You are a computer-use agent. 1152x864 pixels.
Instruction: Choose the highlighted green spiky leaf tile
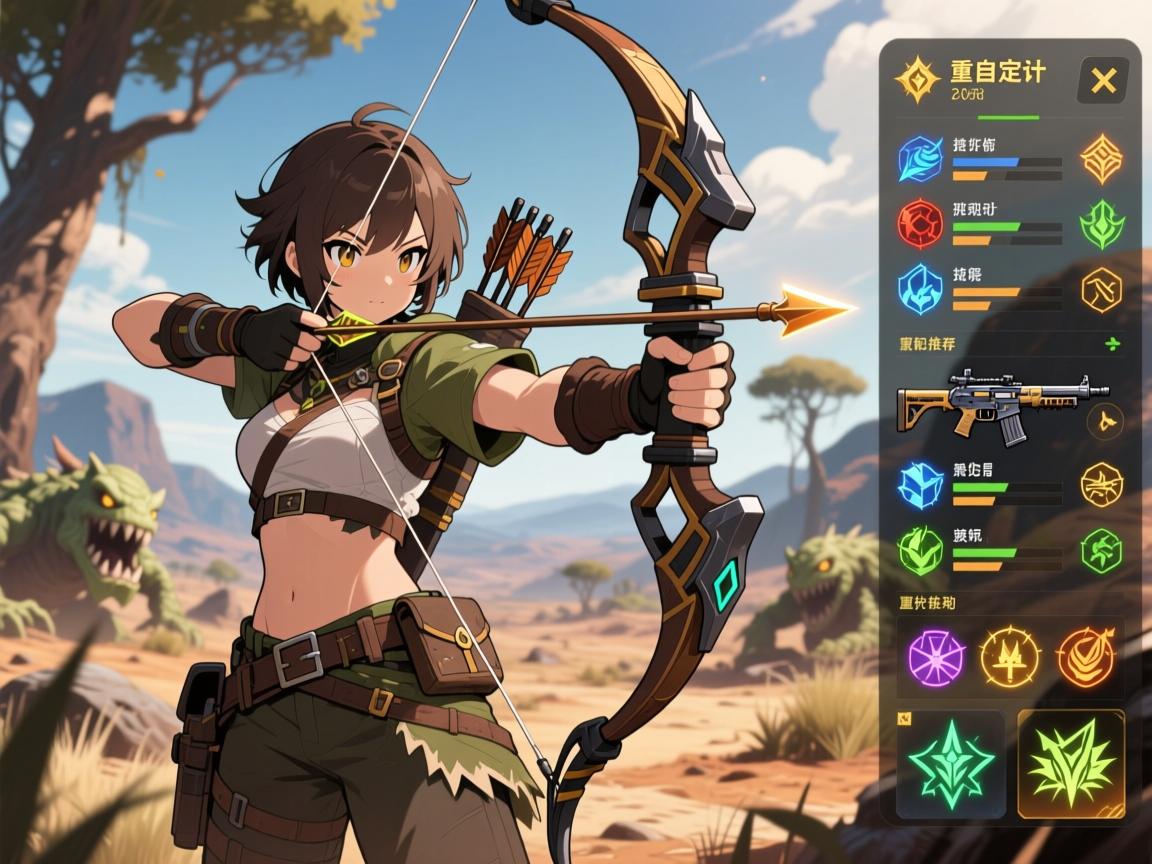1070,765
